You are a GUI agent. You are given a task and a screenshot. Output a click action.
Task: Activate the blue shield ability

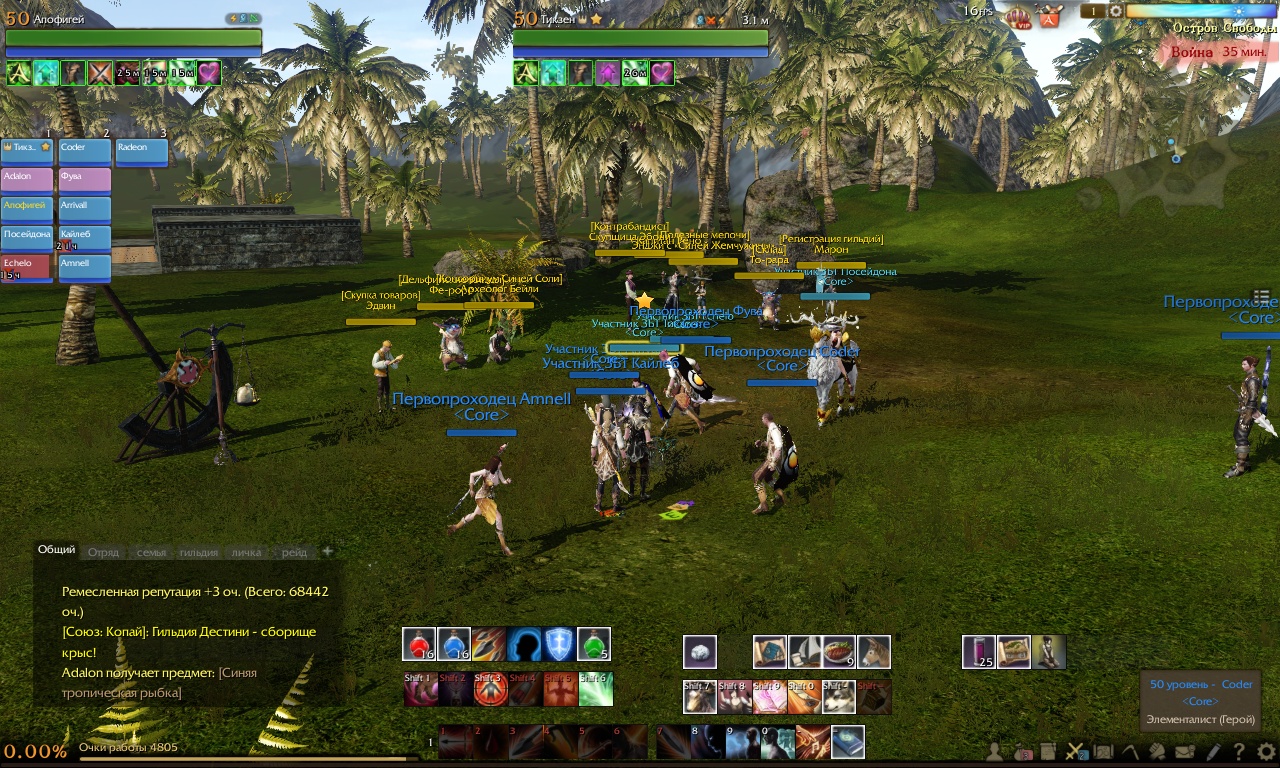tap(558, 645)
